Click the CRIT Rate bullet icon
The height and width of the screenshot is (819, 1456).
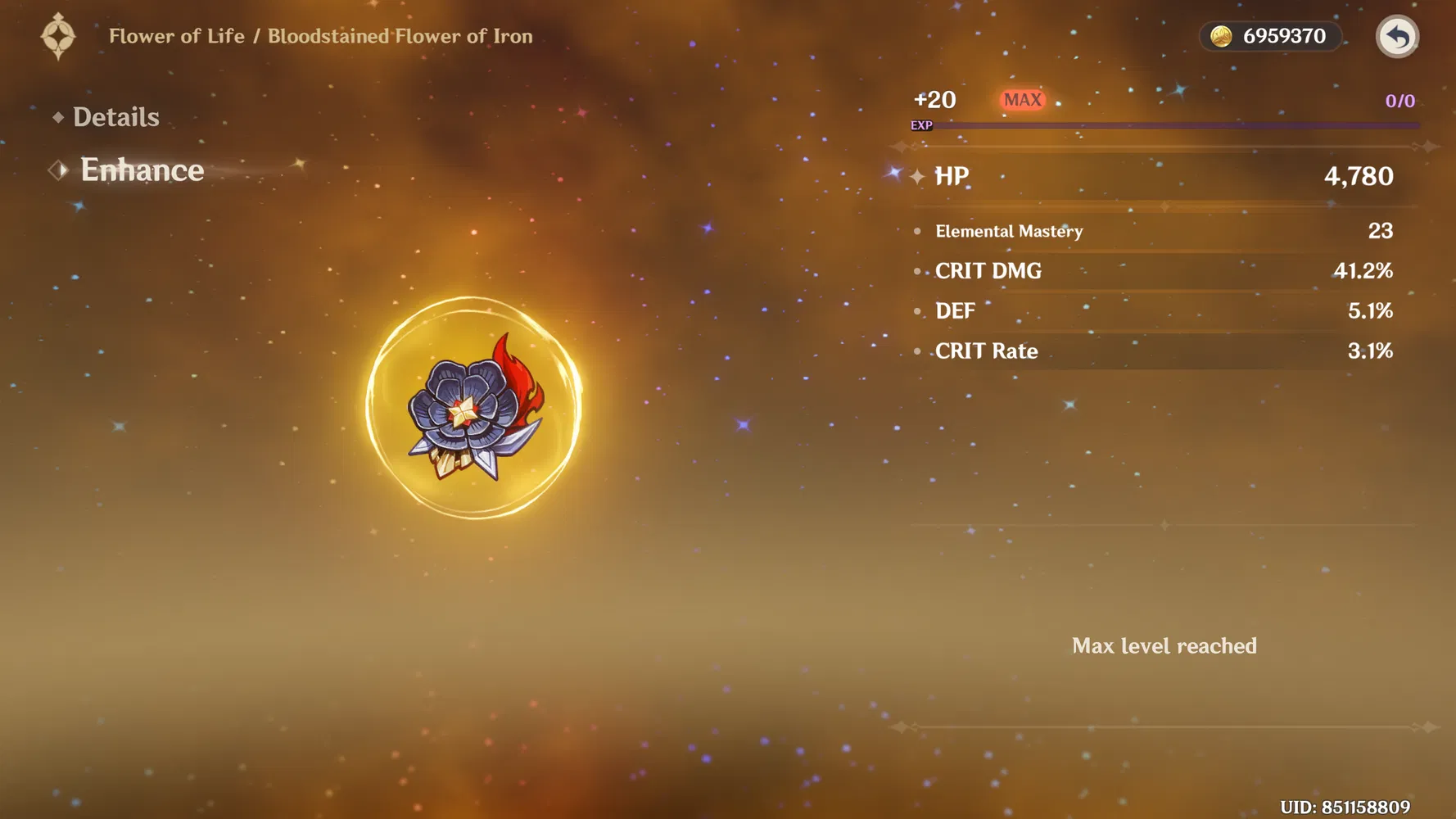tap(917, 351)
